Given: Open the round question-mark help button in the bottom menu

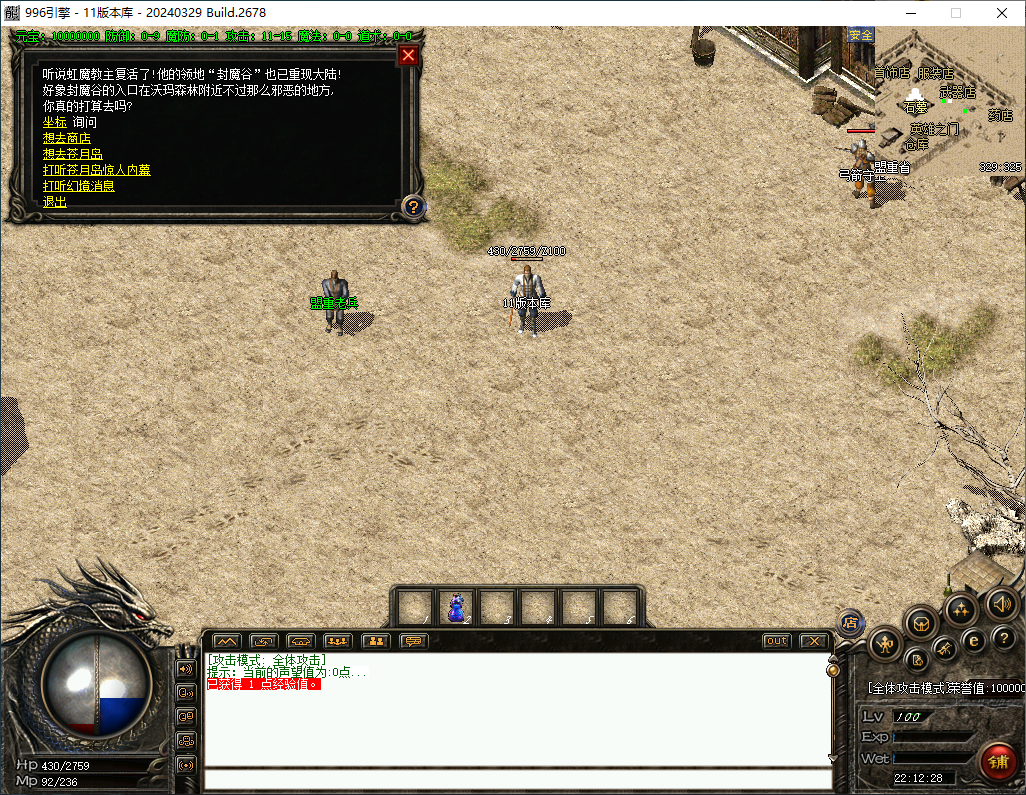Looking at the screenshot, I should (1002, 638).
